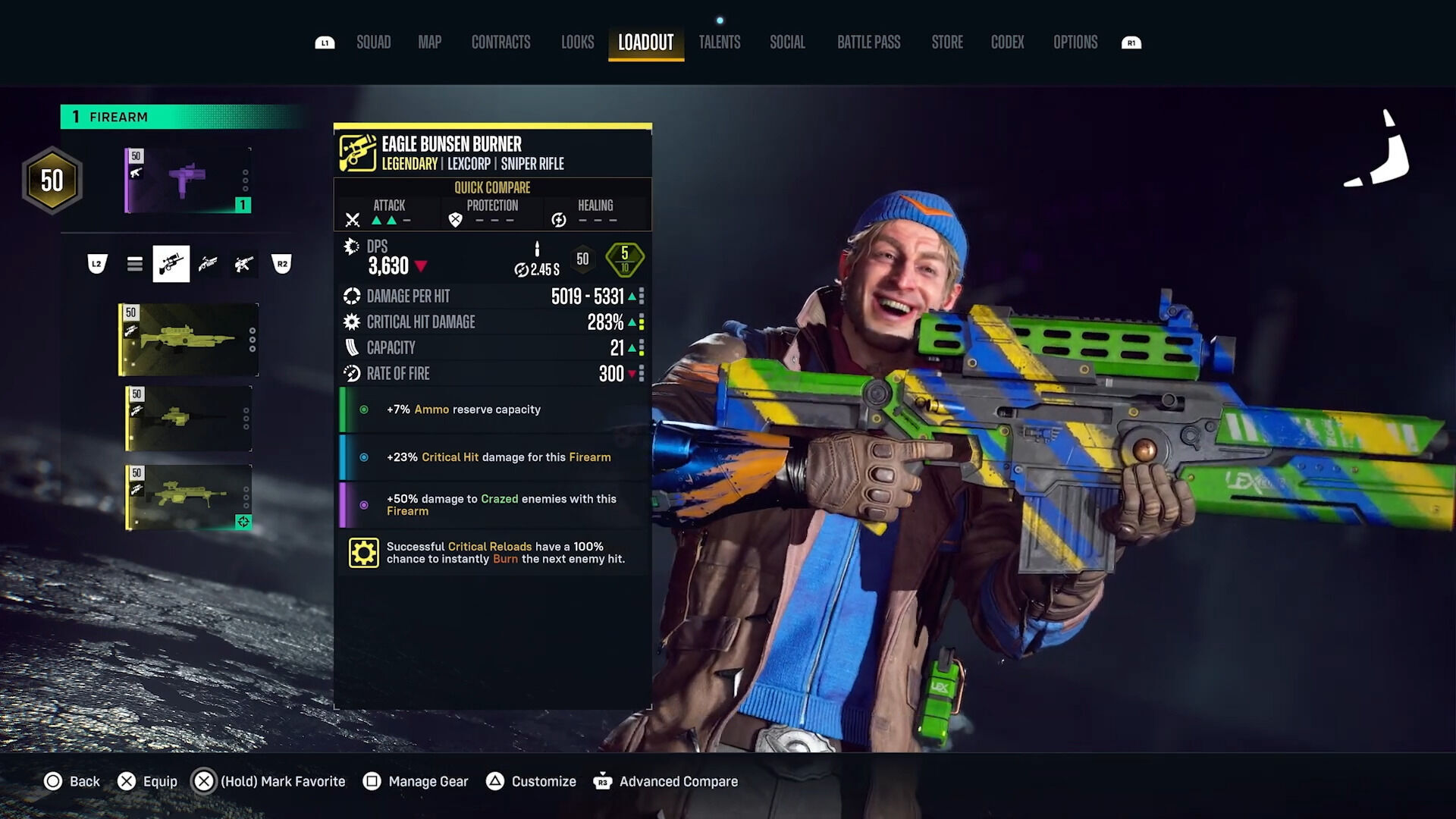Switch to the Map tab
Viewport: 1456px width, 819px height.
pos(429,42)
